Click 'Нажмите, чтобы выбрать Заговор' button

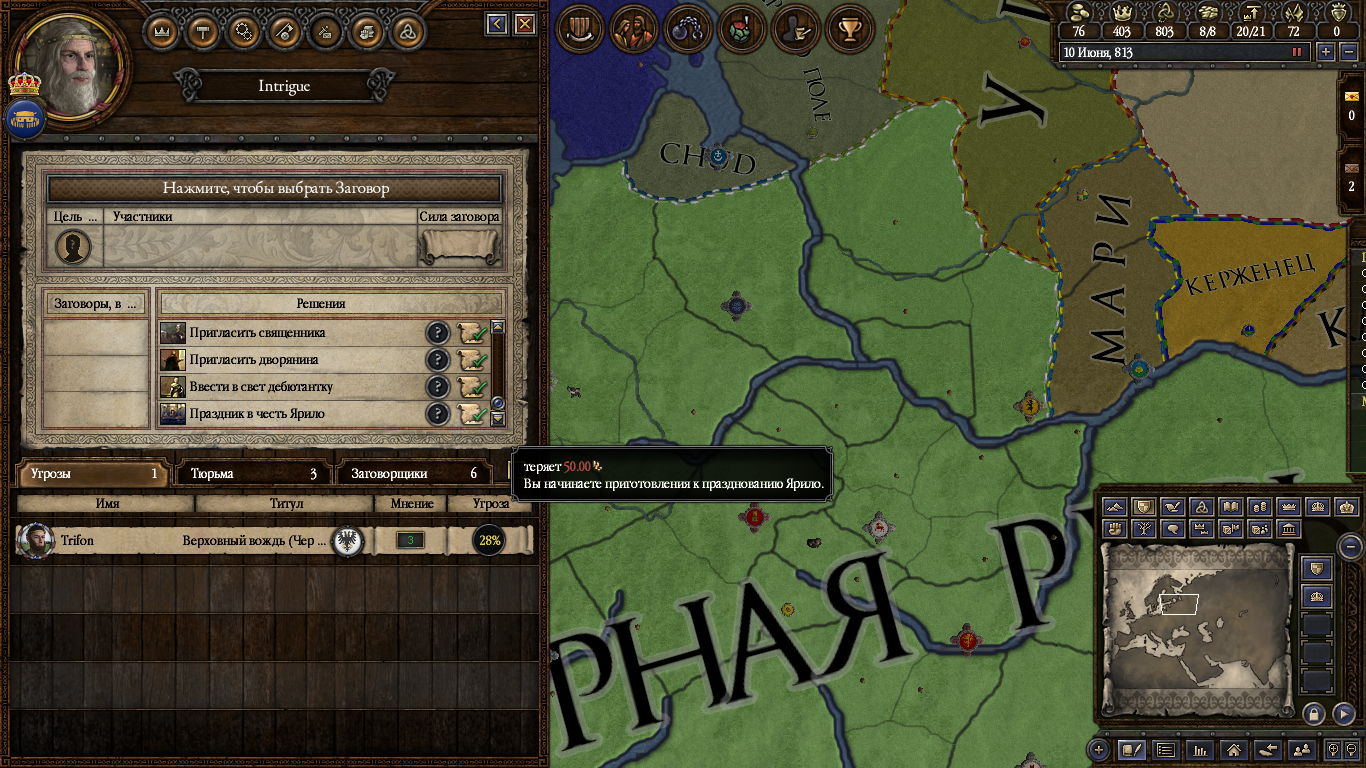(275, 188)
